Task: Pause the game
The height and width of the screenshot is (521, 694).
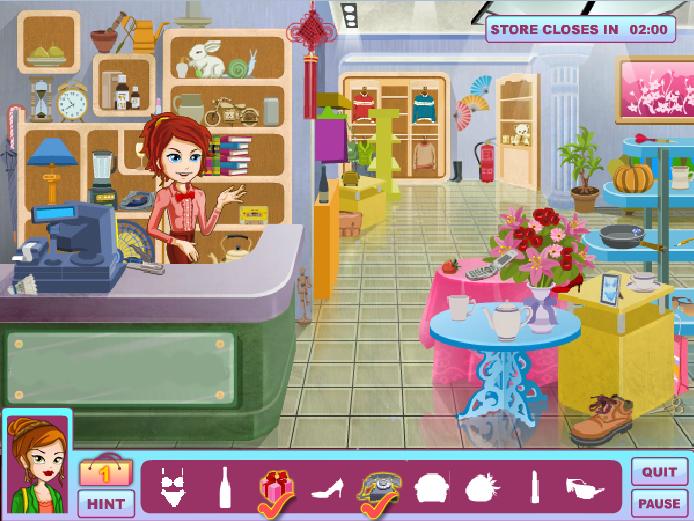Action: pyautogui.click(x=659, y=503)
